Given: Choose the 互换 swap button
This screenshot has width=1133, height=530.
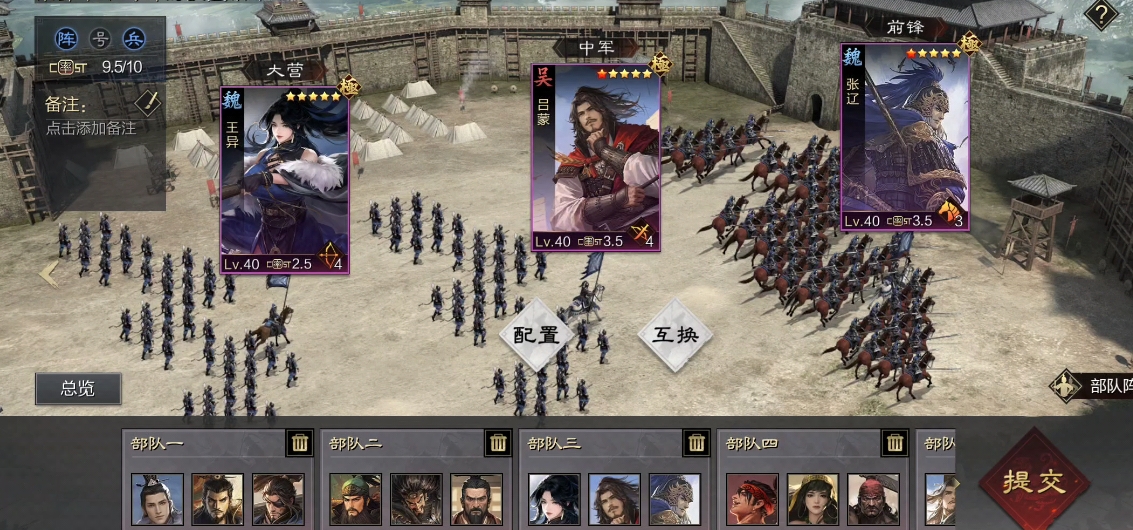Looking at the screenshot, I should (675, 334).
